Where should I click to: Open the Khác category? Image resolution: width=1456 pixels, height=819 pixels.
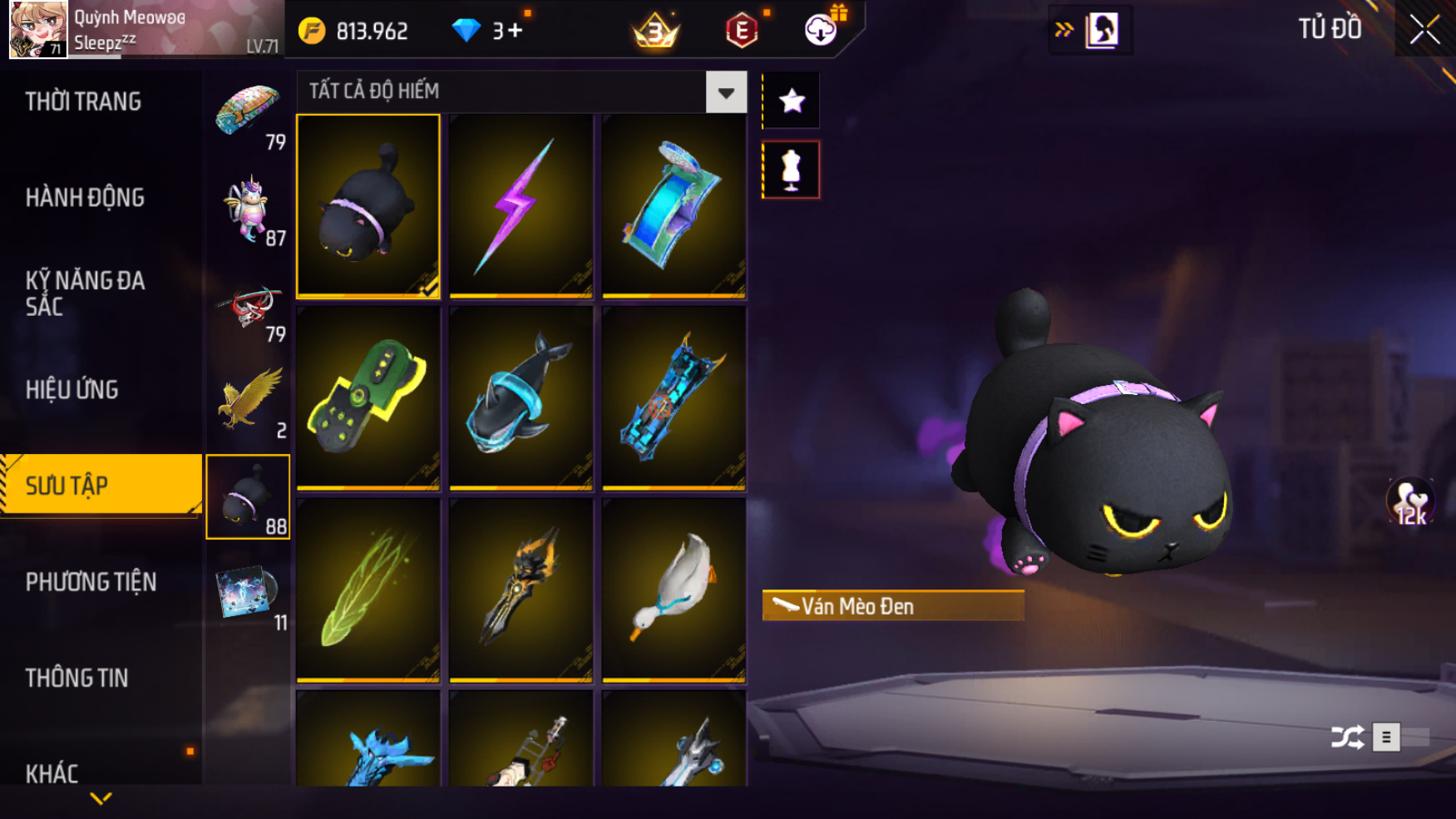pyautogui.click(x=52, y=773)
